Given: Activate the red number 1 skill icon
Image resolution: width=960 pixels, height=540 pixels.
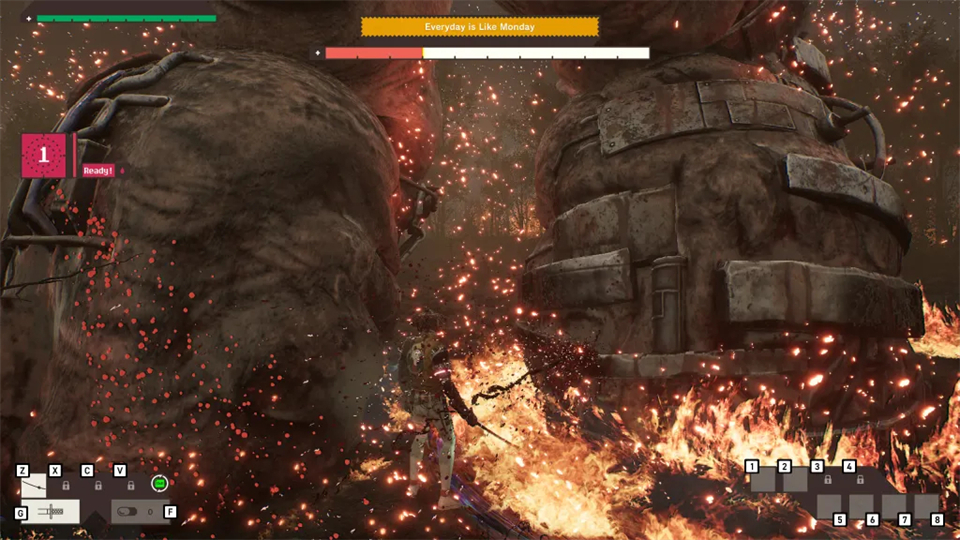Looking at the screenshot, I should pyautogui.click(x=44, y=156).
